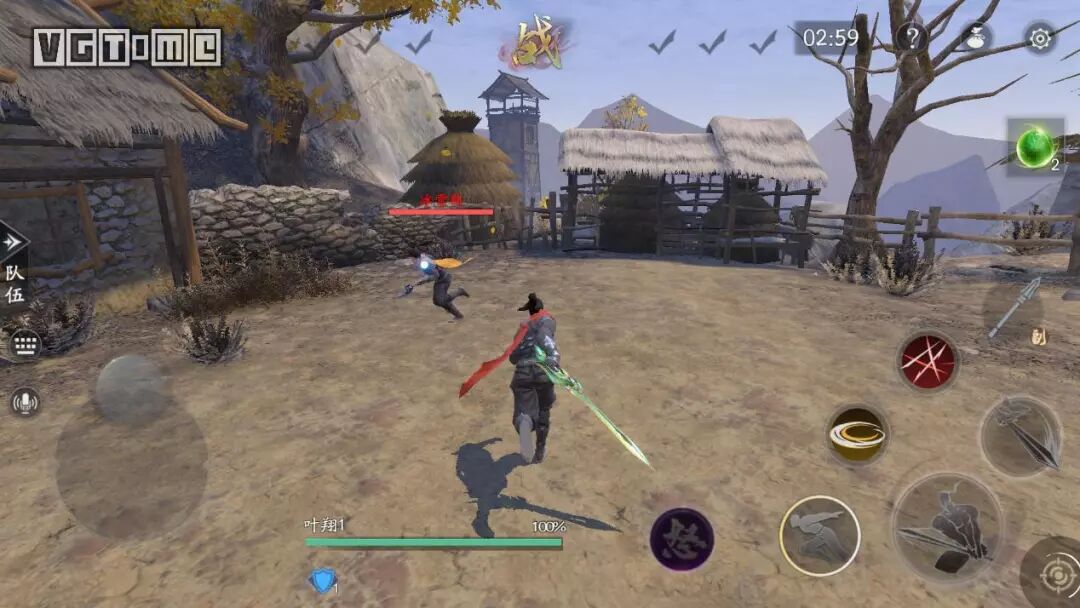Image resolution: width=1080 pixels, height=608 pixels.
Task: Use the spear thrust skill button
Action: click(x=1020, y=436)
